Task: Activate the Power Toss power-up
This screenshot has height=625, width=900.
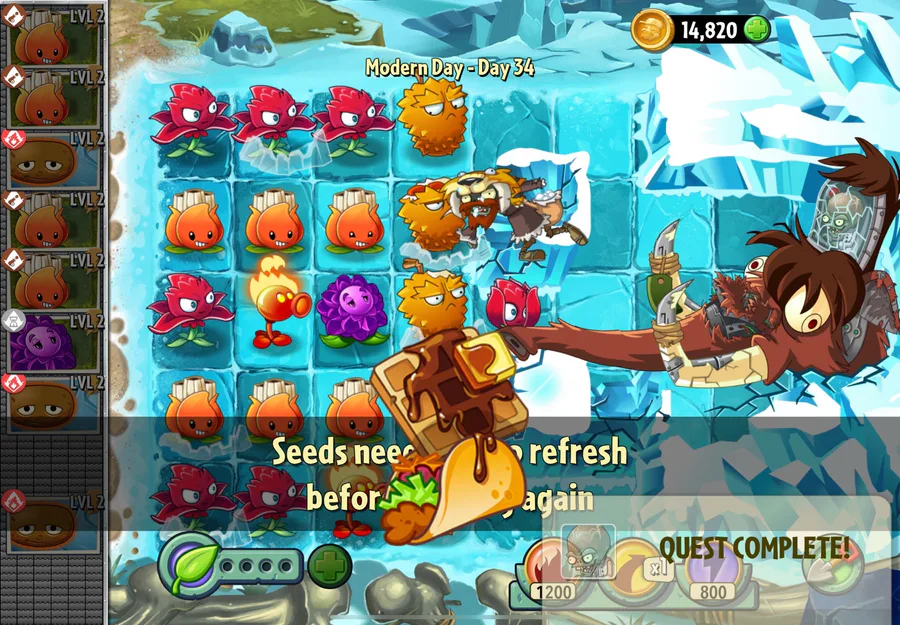Action: [630, 570]
